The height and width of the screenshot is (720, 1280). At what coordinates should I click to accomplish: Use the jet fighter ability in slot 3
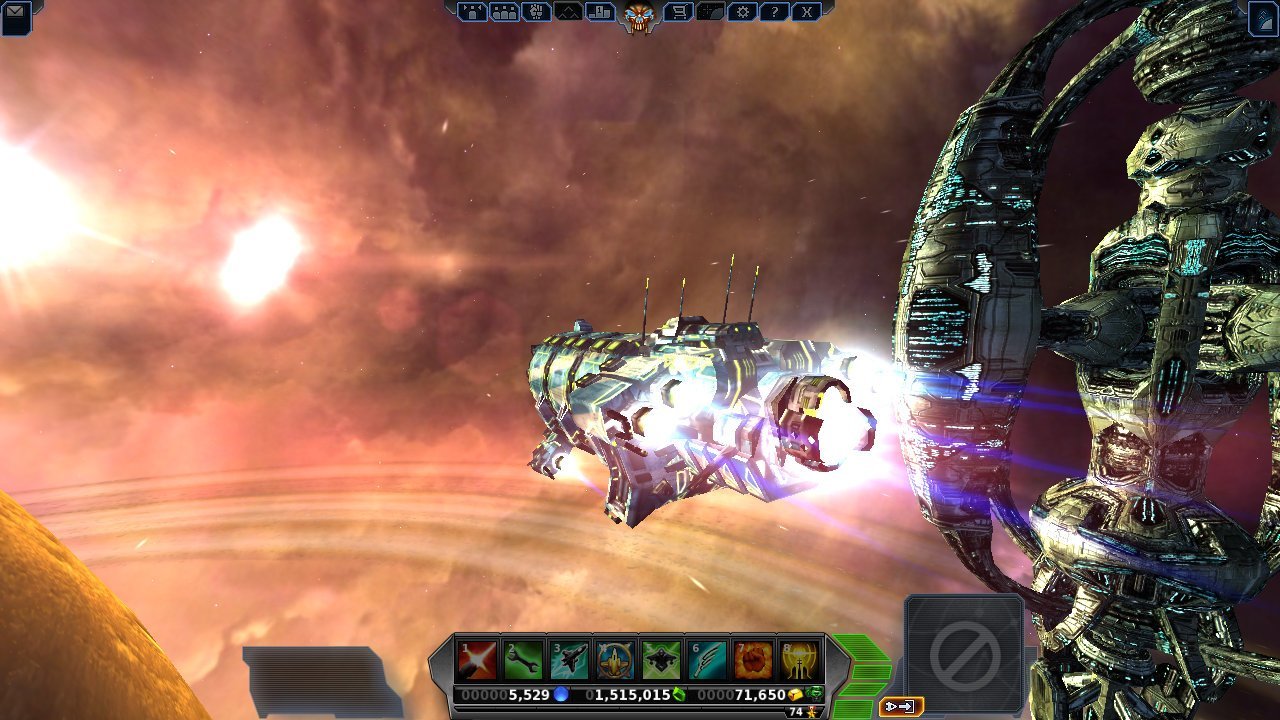click(569, 660)
